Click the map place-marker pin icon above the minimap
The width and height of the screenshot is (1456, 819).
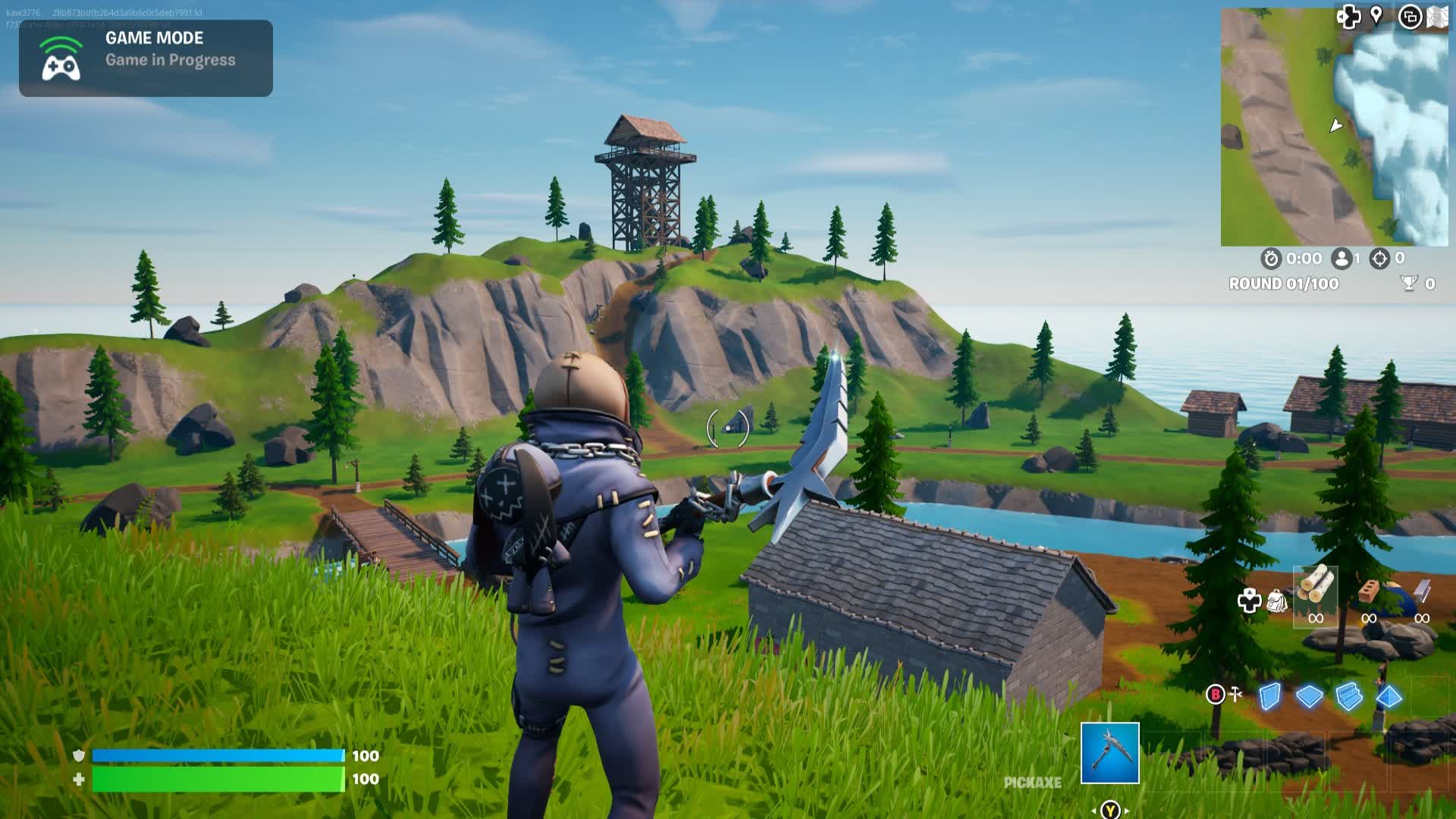(x=1376, y=15)
